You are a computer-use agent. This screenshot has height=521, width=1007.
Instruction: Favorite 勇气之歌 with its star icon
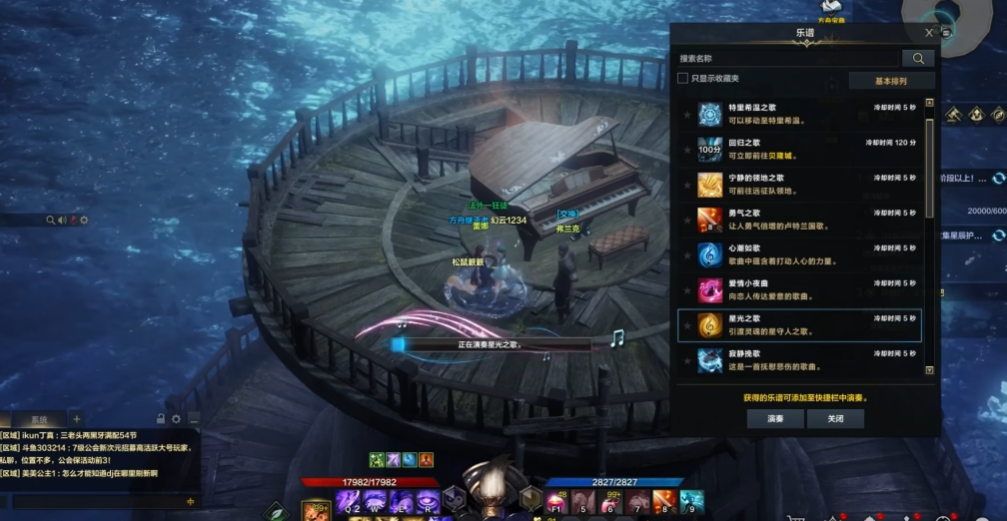point(686,220)
